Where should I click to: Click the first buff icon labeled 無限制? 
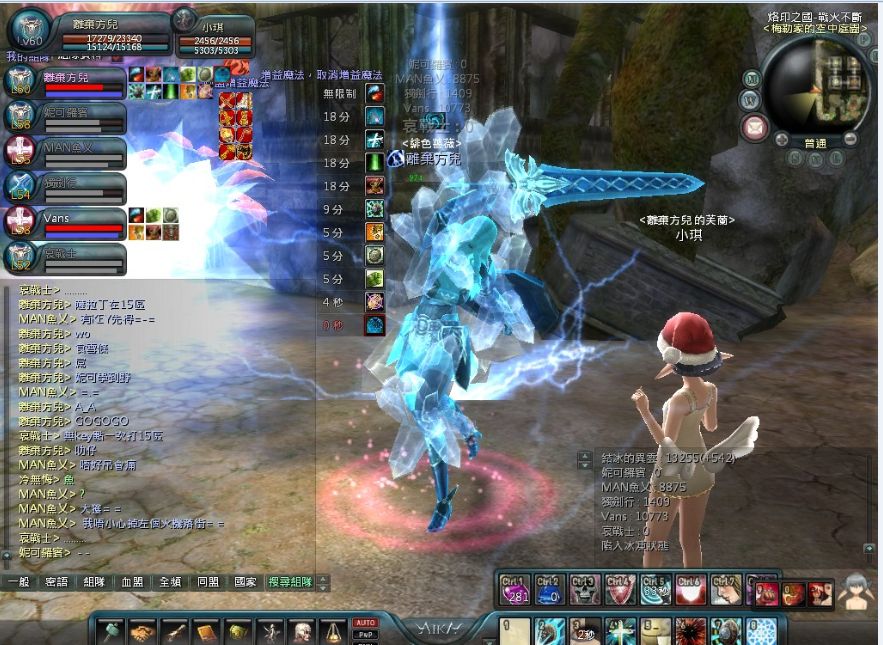pyautogui.click(x=374, y=94)
